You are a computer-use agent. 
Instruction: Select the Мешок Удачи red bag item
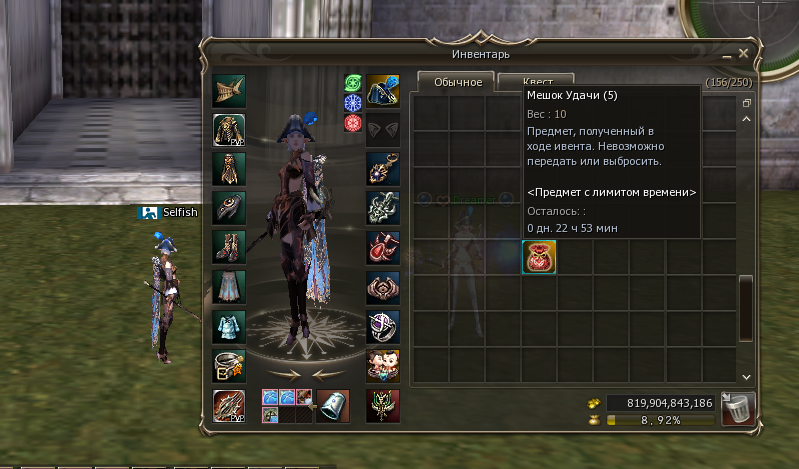(540, 258)
